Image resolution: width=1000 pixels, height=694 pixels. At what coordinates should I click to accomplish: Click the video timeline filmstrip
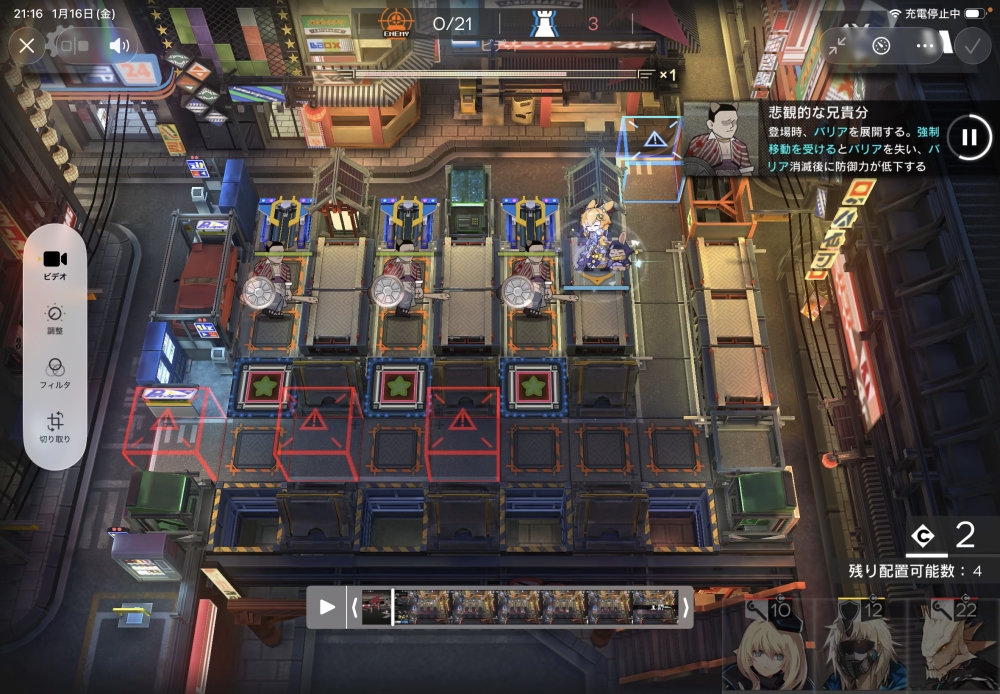tap(520, 607)
